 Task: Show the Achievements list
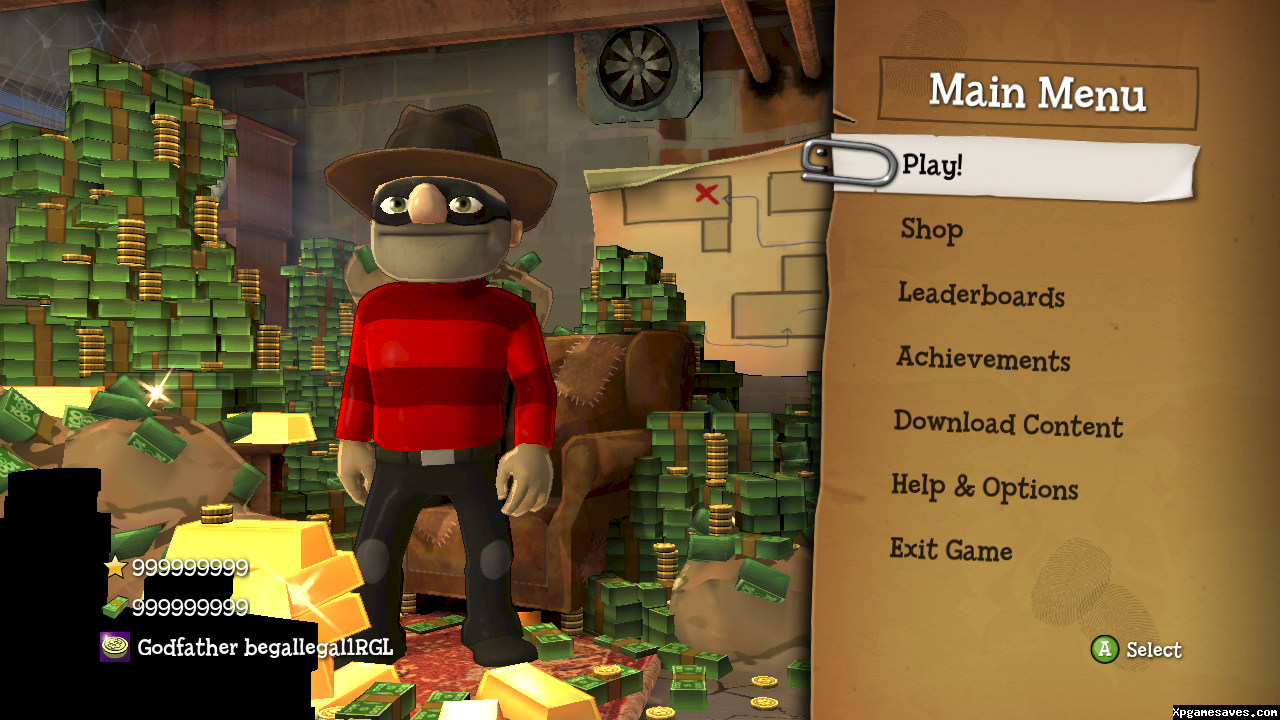983,359
